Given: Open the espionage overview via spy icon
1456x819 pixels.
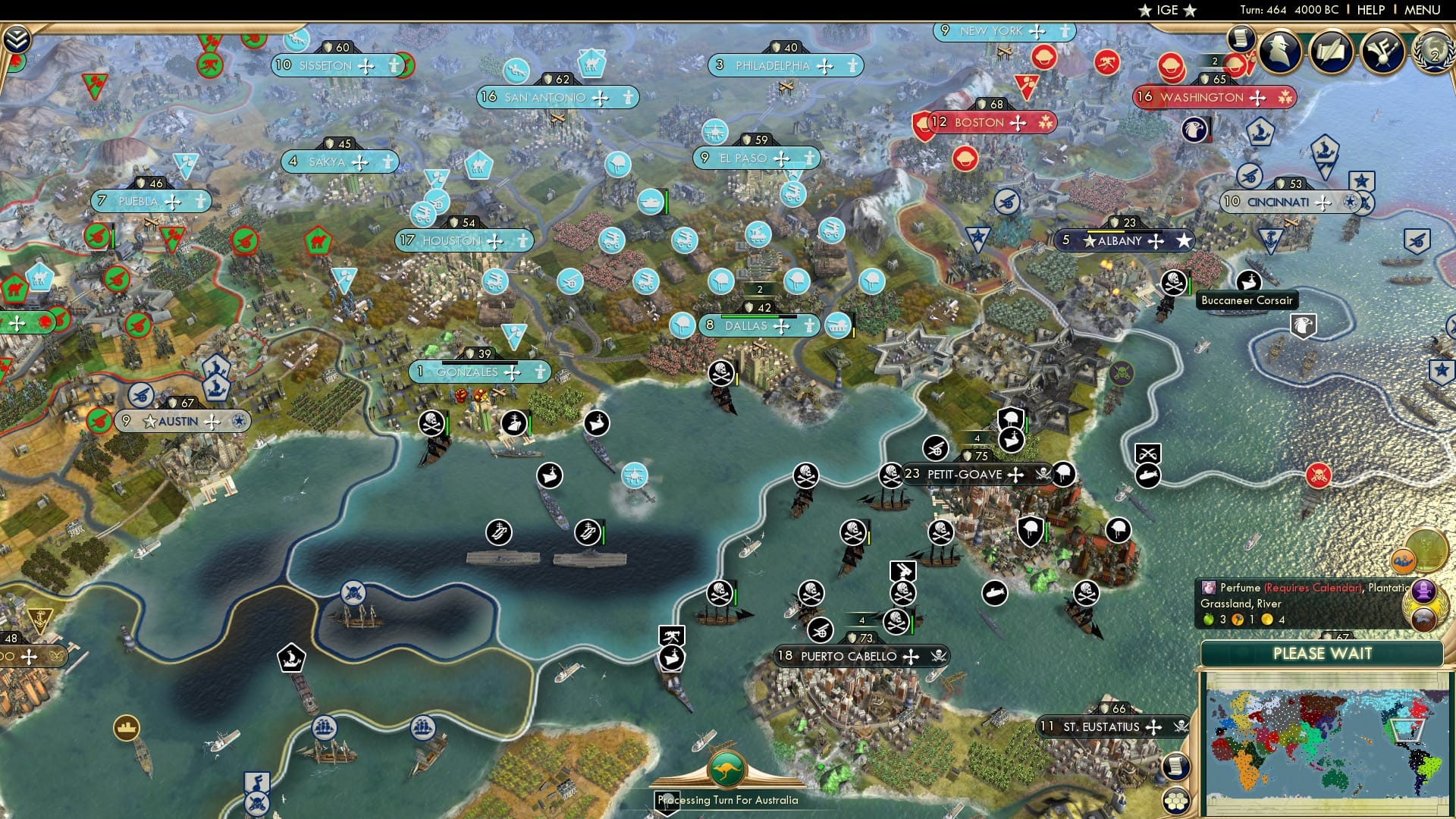Looking at the screenshot, I should (1279, 52).
